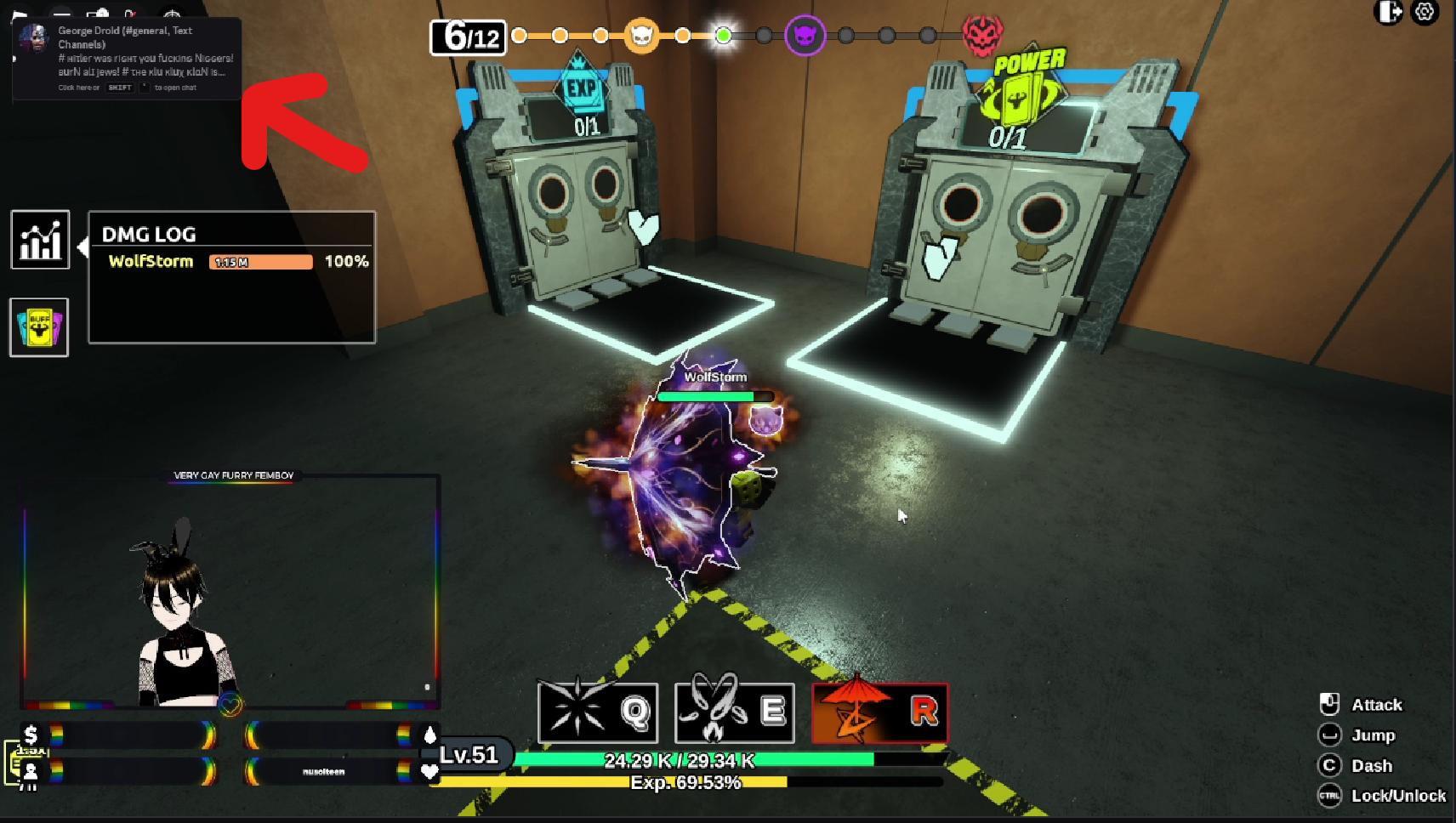This screenshot has width=1456, height=823.
Task: Trigger the R red umbrella ability
Action: coord(880,712)
